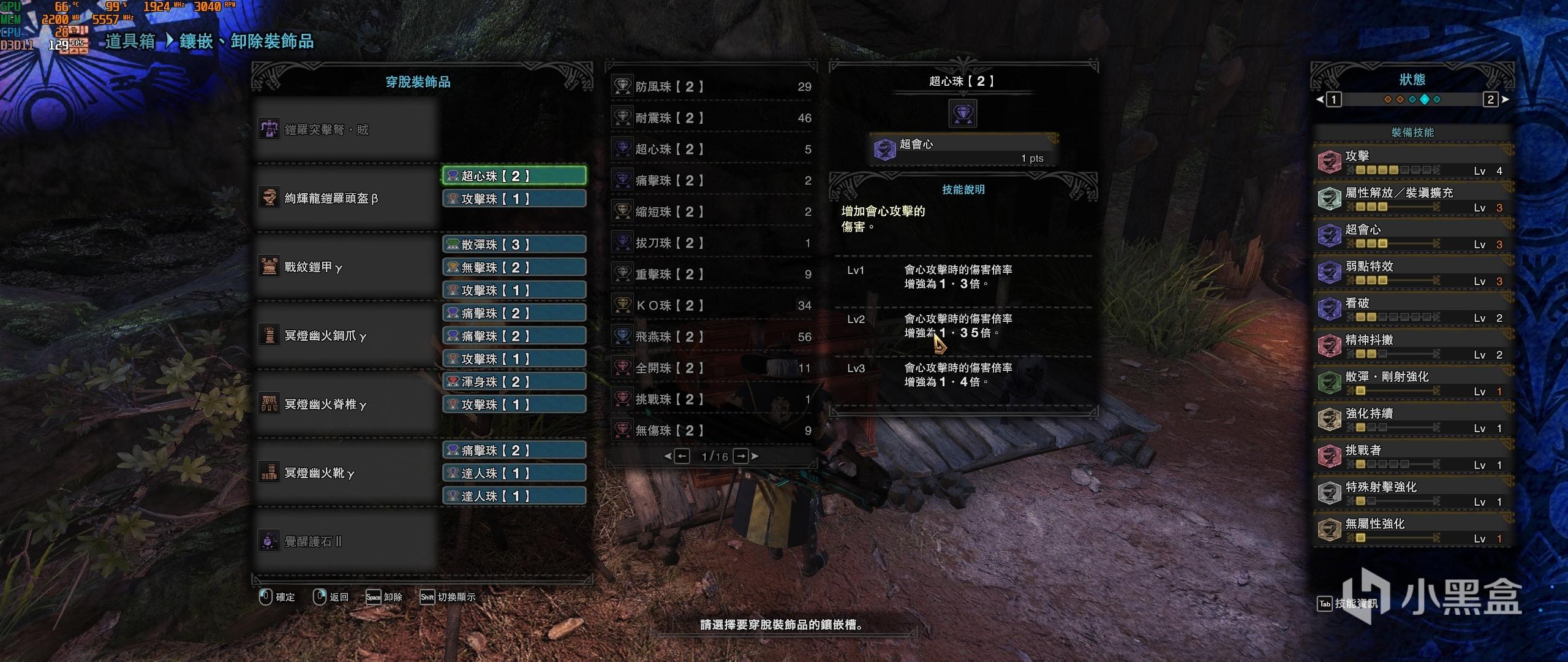The height and width of the screenshot is (662, 1568).
Task: Choose 全開珠【2】 in the decoration list
Action: coord(712,368)
